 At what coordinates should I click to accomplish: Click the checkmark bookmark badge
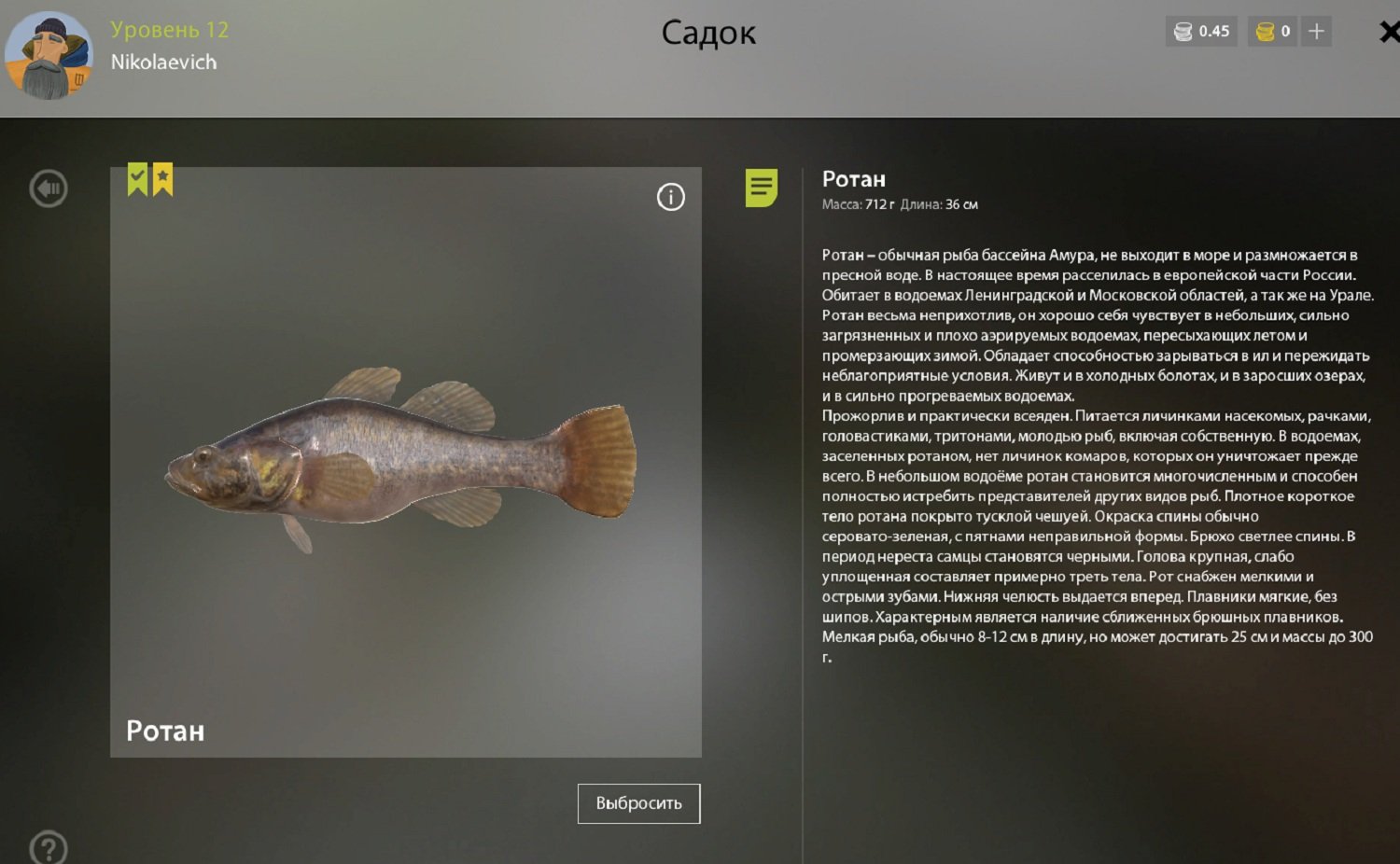point(137,179)
